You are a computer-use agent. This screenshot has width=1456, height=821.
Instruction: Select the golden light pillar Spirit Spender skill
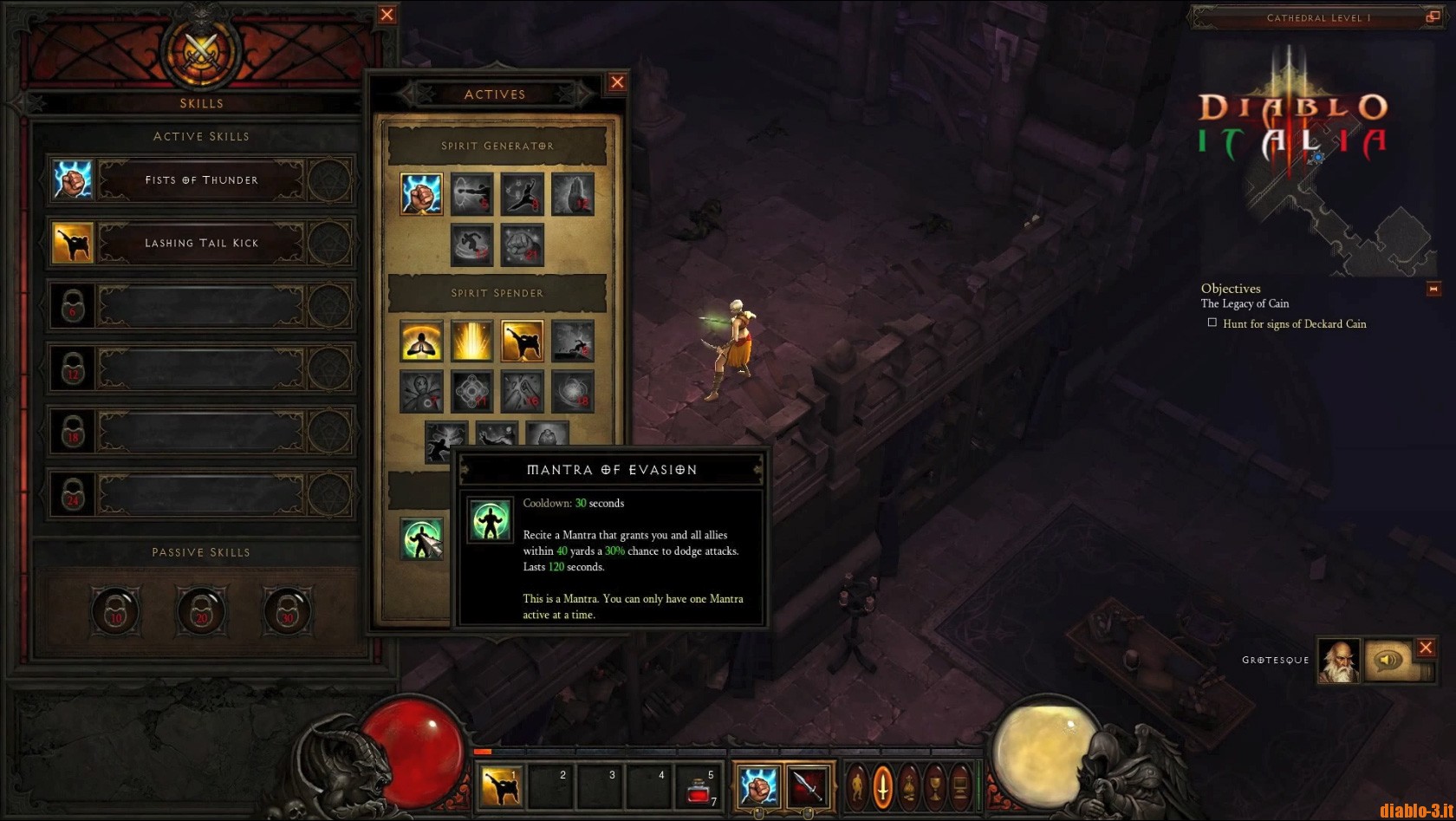point(471,341)
